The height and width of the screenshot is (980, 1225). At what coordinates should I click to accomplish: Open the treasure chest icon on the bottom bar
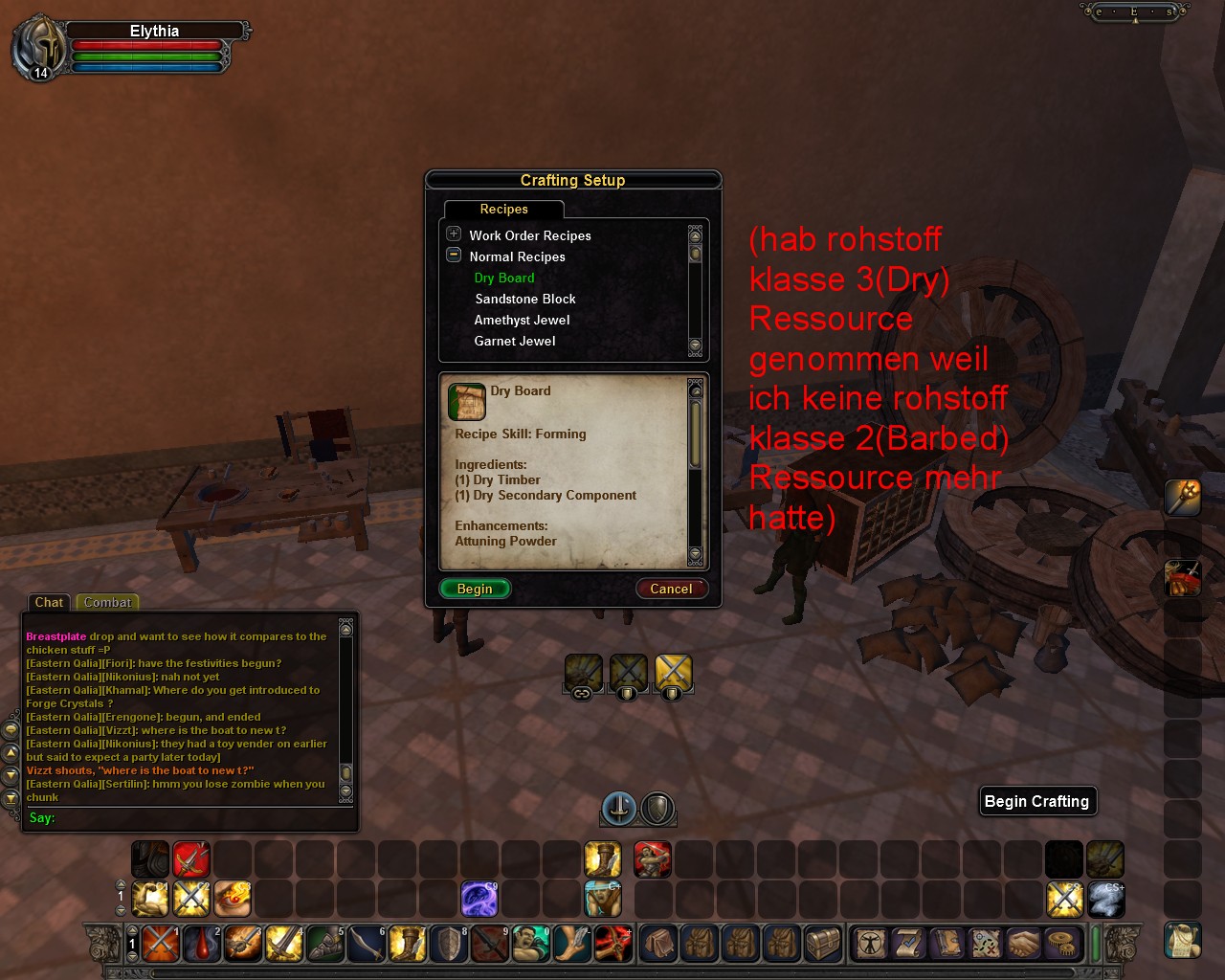coord(823,944)
